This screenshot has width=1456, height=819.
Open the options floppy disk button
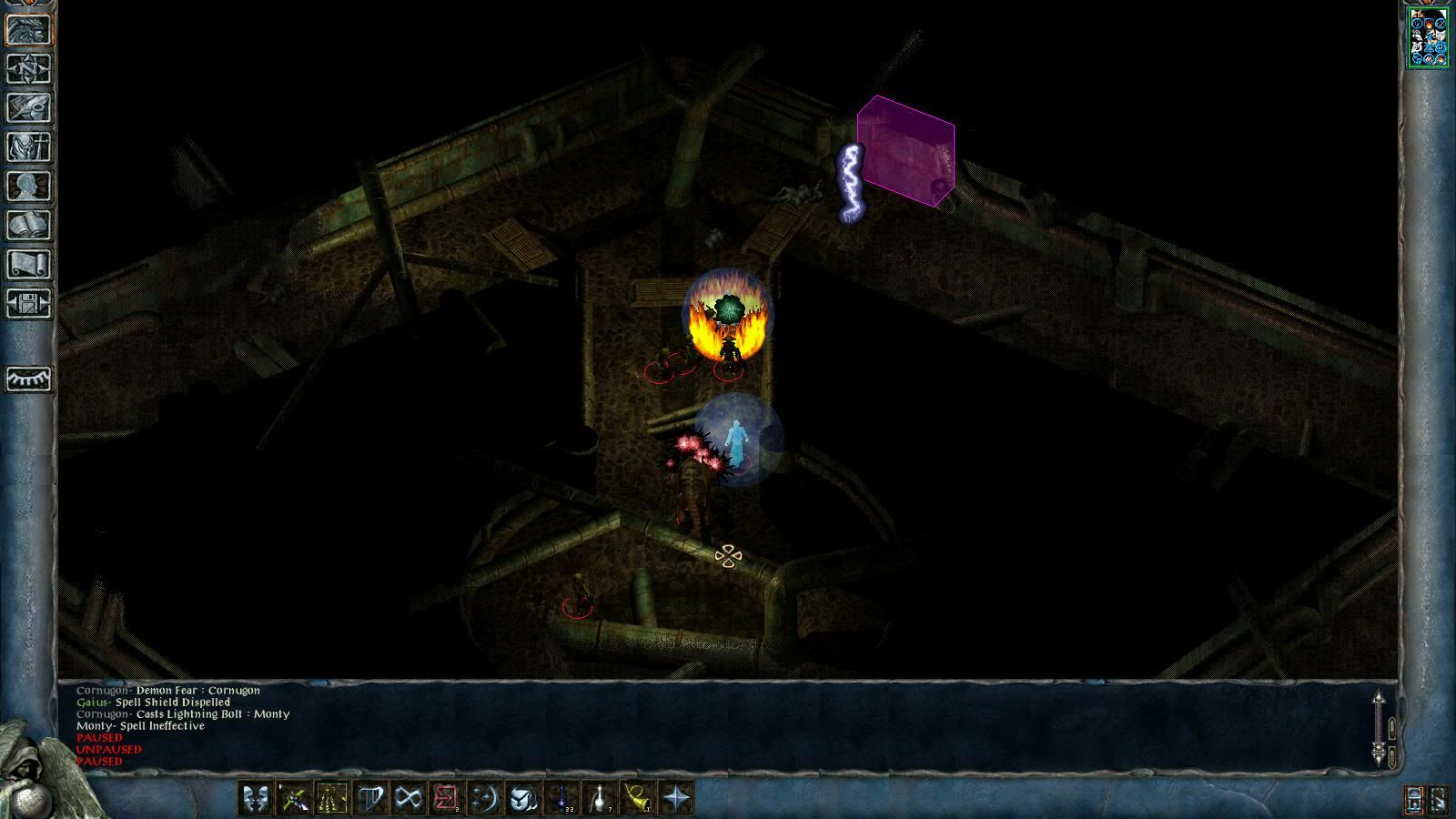(x=29, y=303)
